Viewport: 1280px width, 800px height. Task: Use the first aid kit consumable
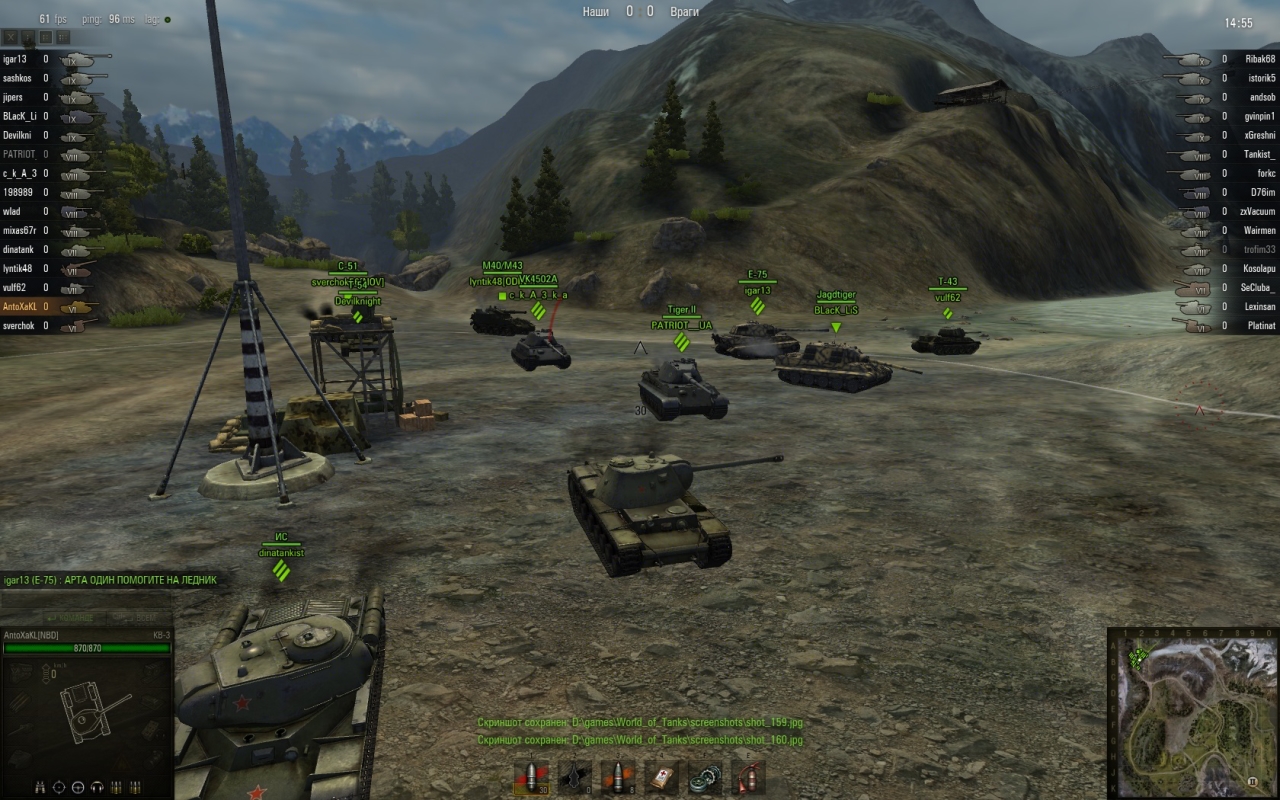(662, 776)
